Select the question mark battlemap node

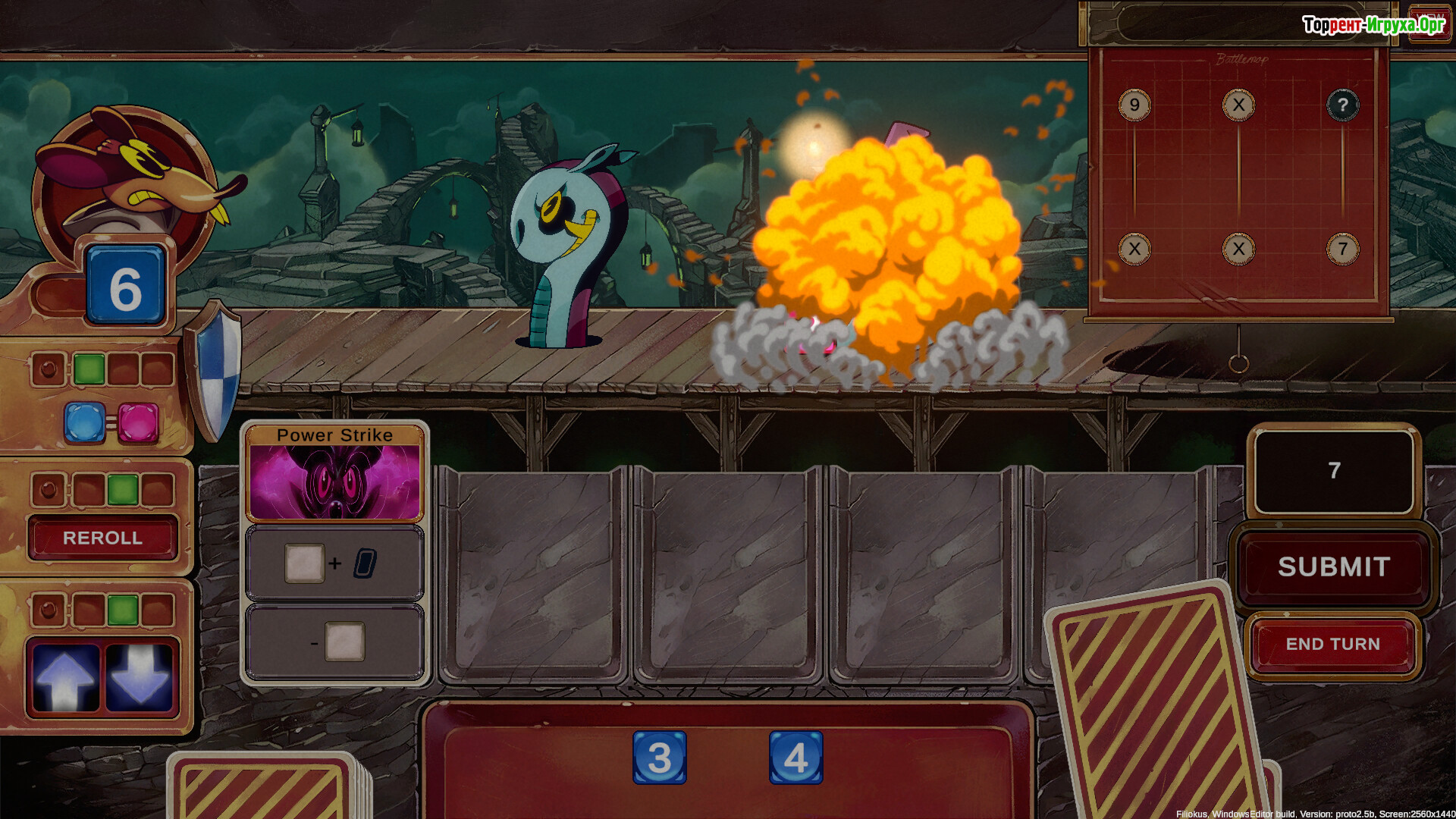(1342, 105)
